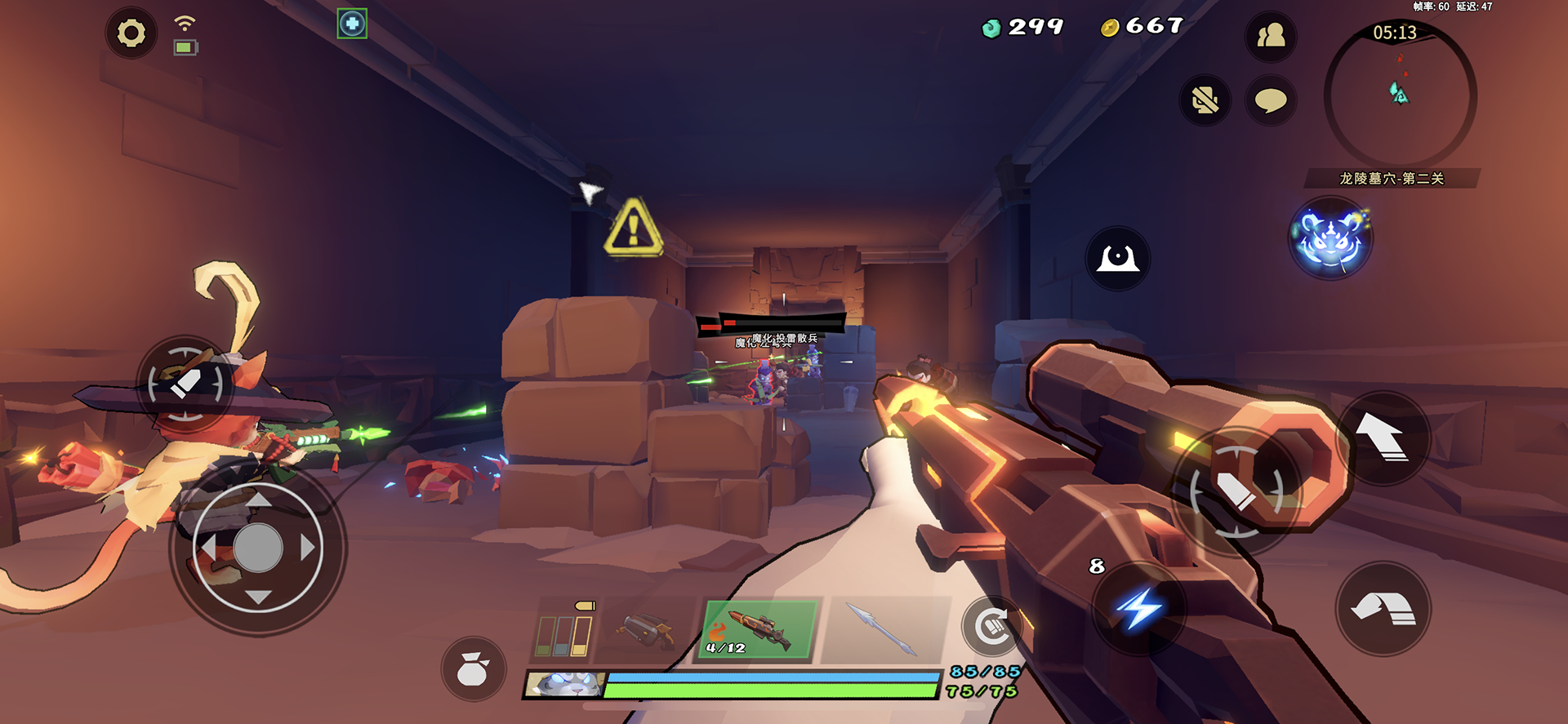This screenshot has width=1568, height=724.
Task: Tap the green plus status icon
Action: 352,24
